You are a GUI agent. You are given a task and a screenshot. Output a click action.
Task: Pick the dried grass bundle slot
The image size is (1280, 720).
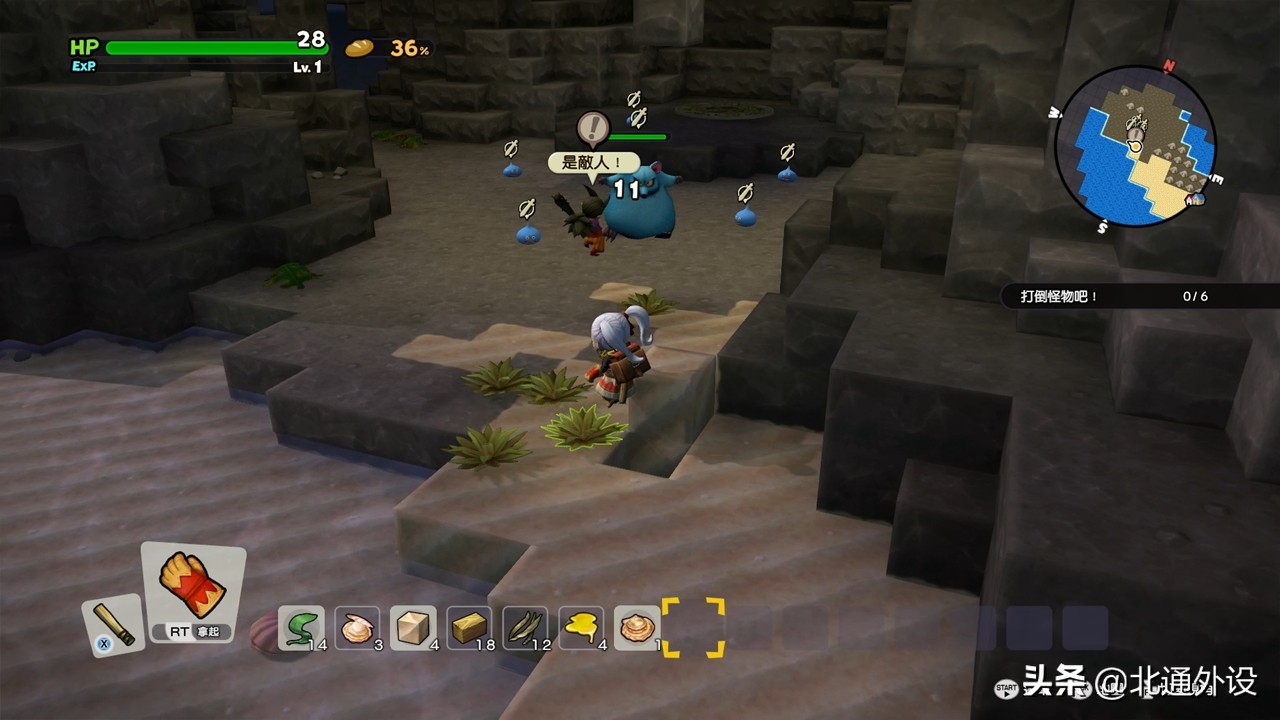click(525, 628)
